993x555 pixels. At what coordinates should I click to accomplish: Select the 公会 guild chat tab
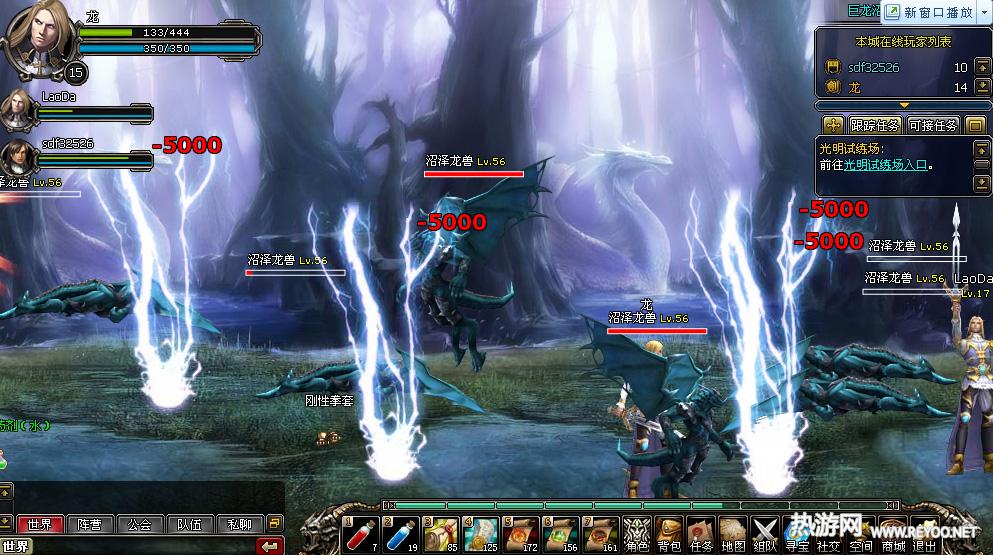[140, 524]
